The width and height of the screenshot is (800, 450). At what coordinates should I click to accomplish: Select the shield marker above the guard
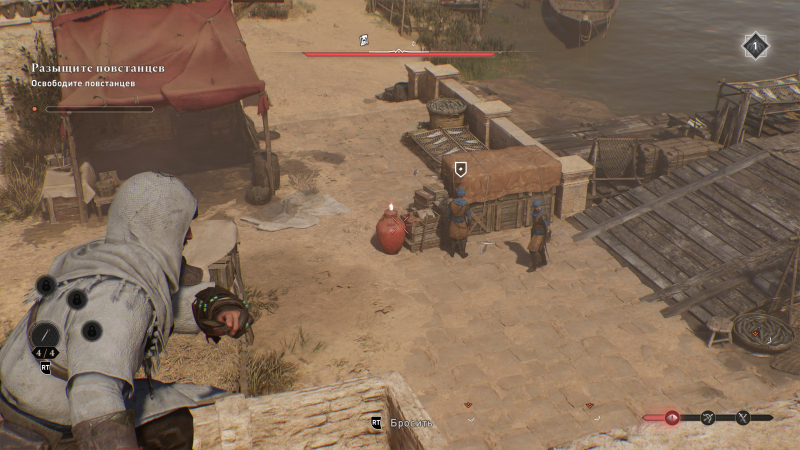pyautogui.click(x=460, y=169)
